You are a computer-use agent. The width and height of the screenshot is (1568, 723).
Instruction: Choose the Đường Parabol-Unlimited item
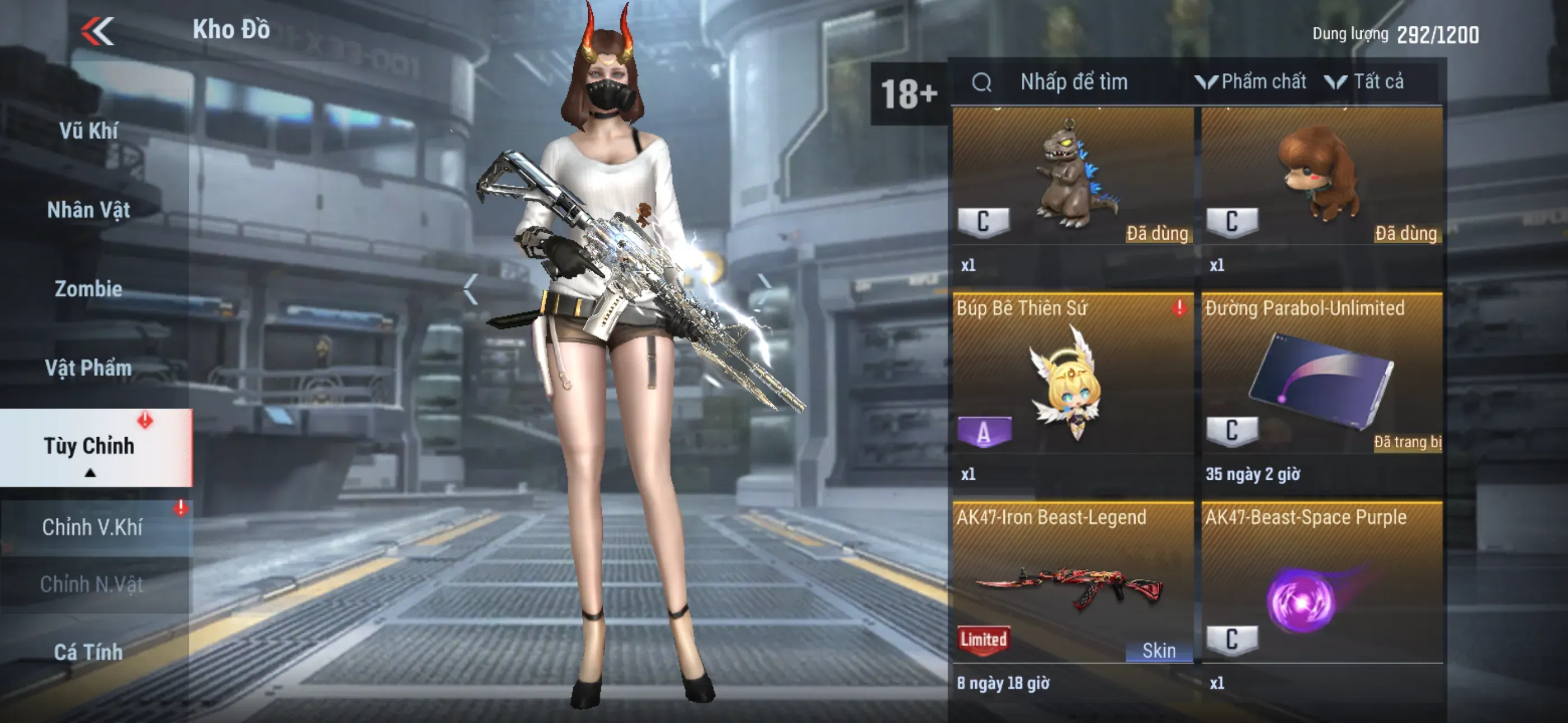point(1321,383)
